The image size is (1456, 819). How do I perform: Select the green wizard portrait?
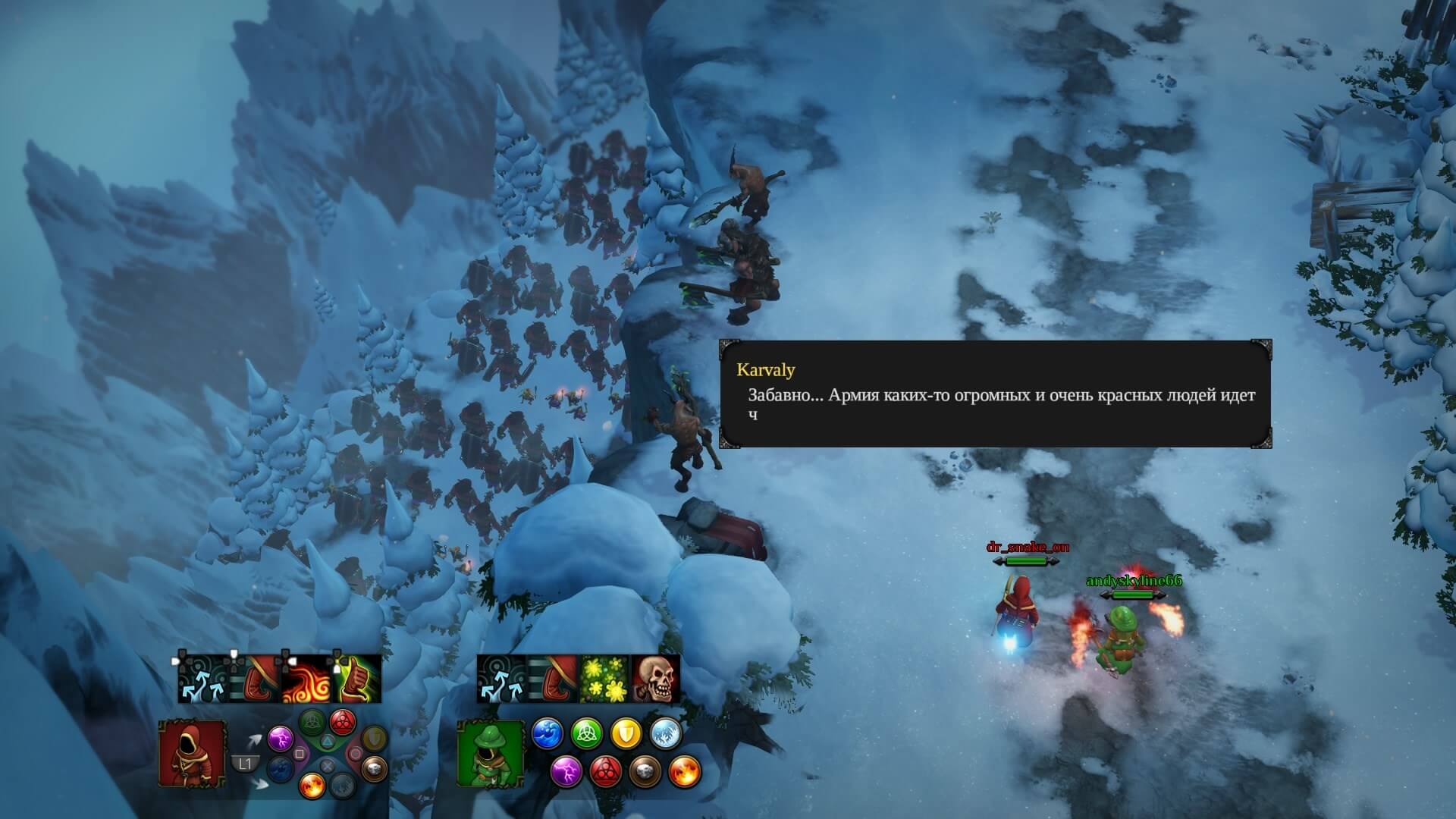point(491,753)
